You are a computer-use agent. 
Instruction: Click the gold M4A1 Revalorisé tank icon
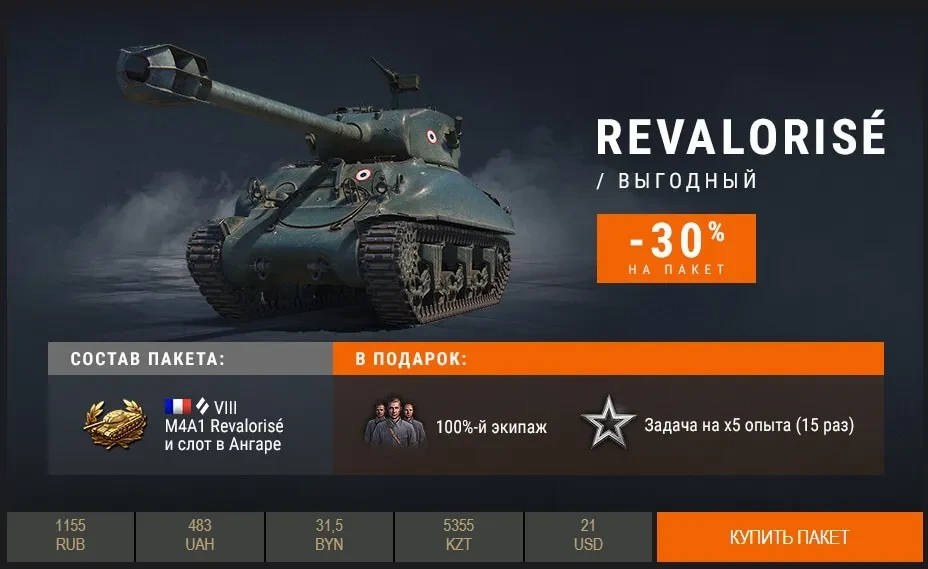[x=115, y=425]
